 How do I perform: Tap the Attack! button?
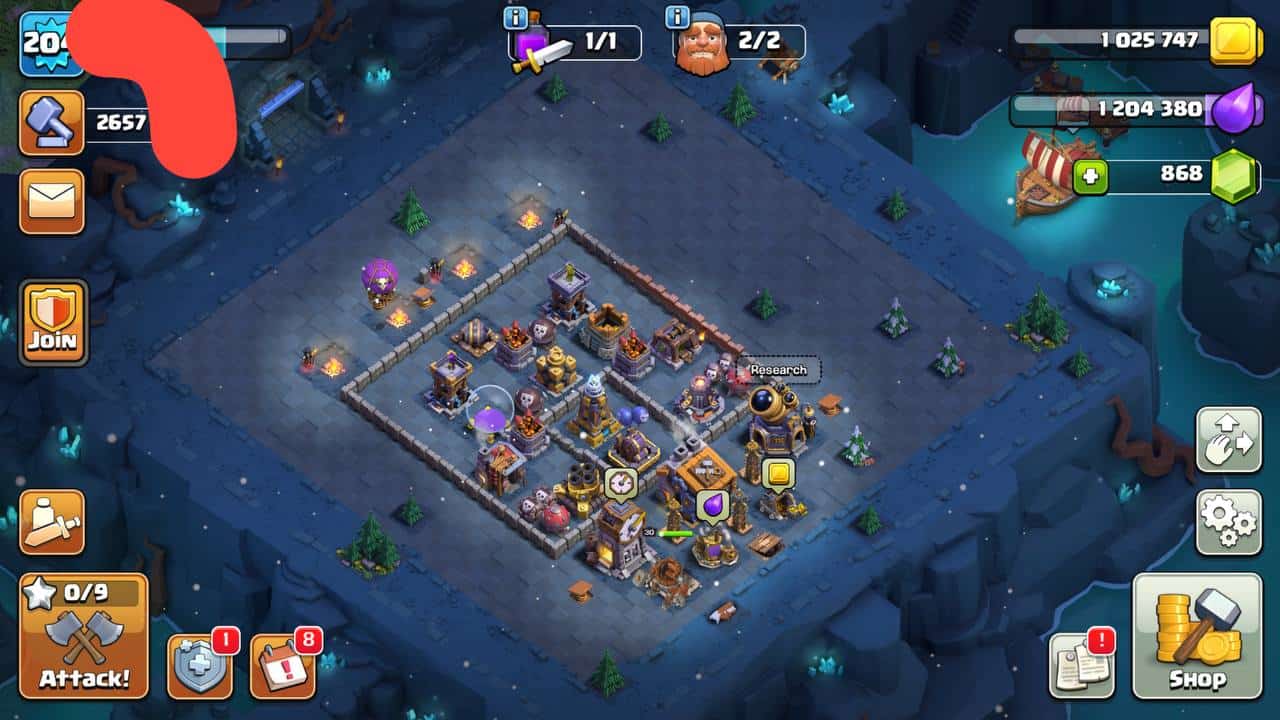tap(84, 636)
